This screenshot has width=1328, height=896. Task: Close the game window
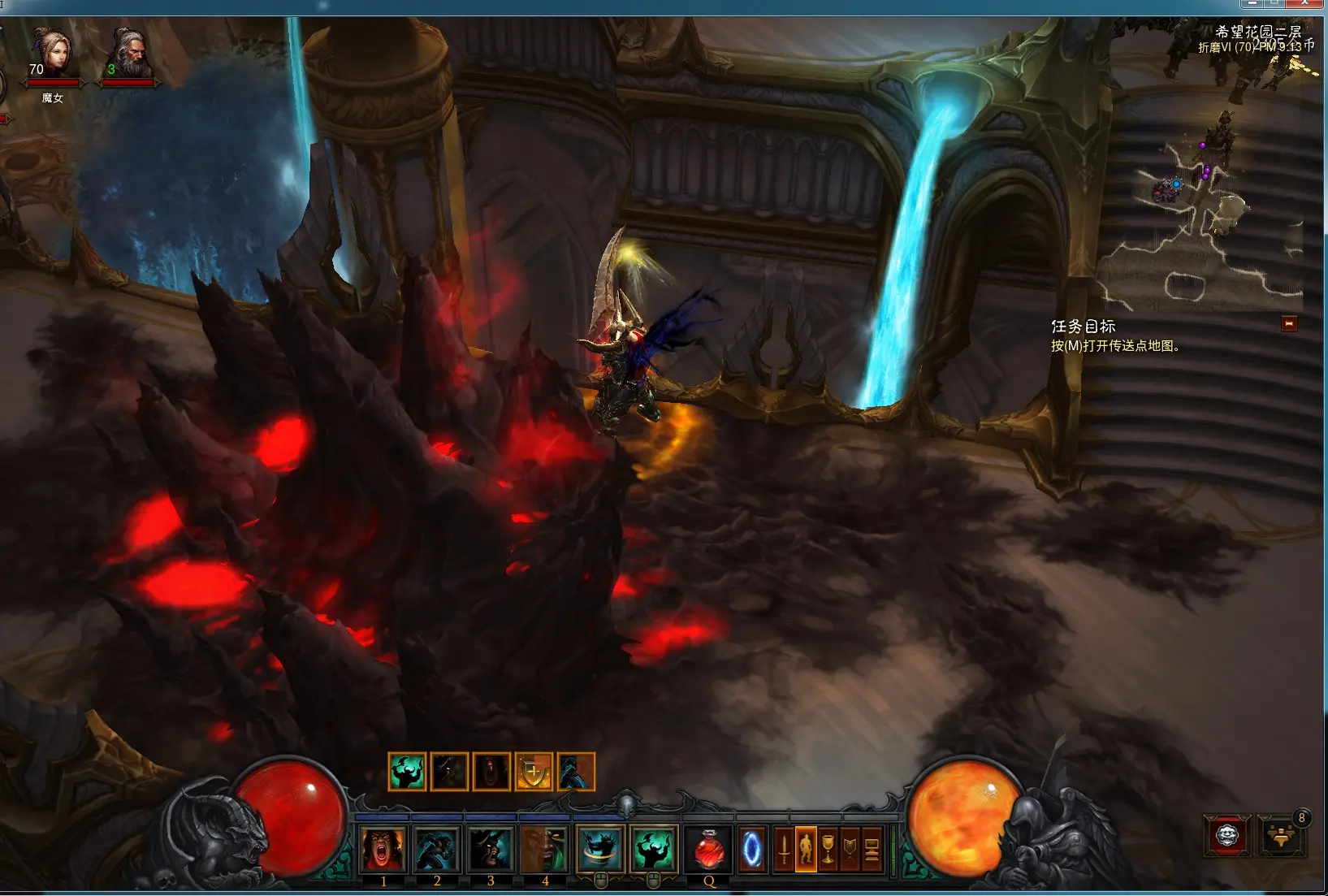pos(1304,4)
